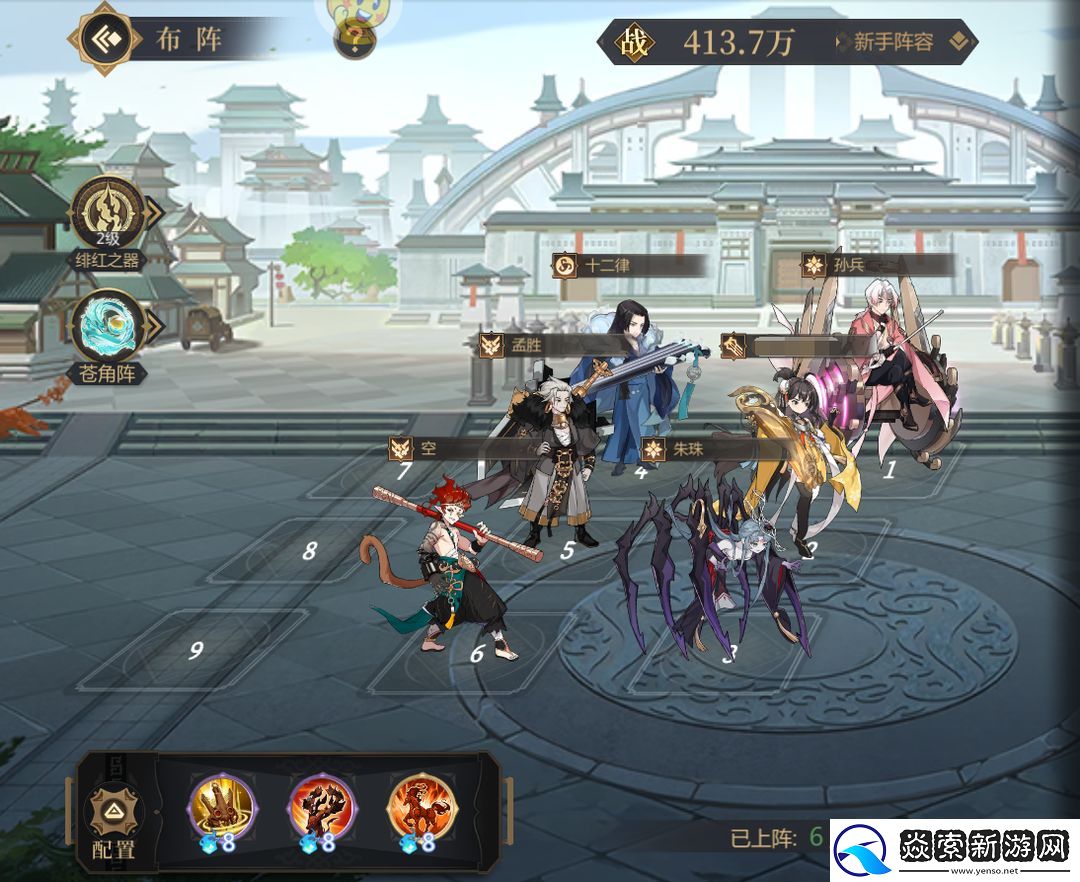Image resolution: width=1080 pixels, height=882 pixels.
Task: Select spider hero 朱珠
Action: (720, 570)
